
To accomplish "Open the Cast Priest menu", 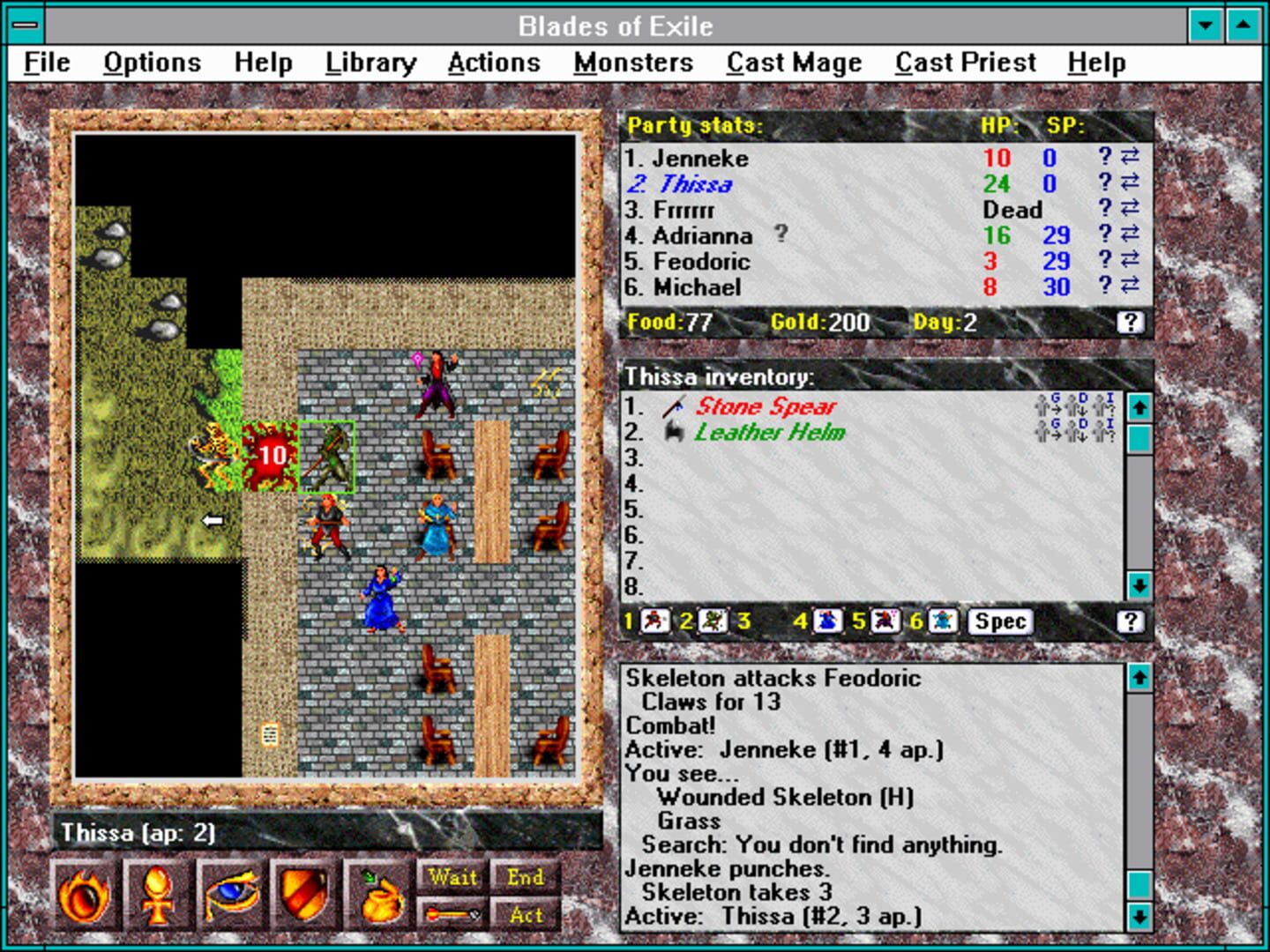I will coord(965,62).
